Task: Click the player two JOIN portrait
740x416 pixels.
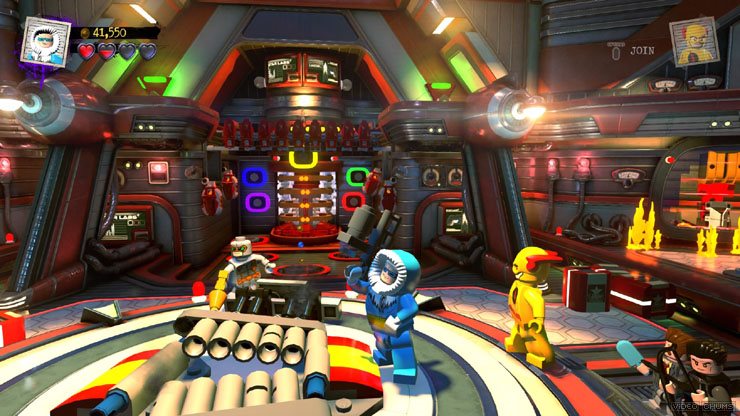Action: pos(695,41)
